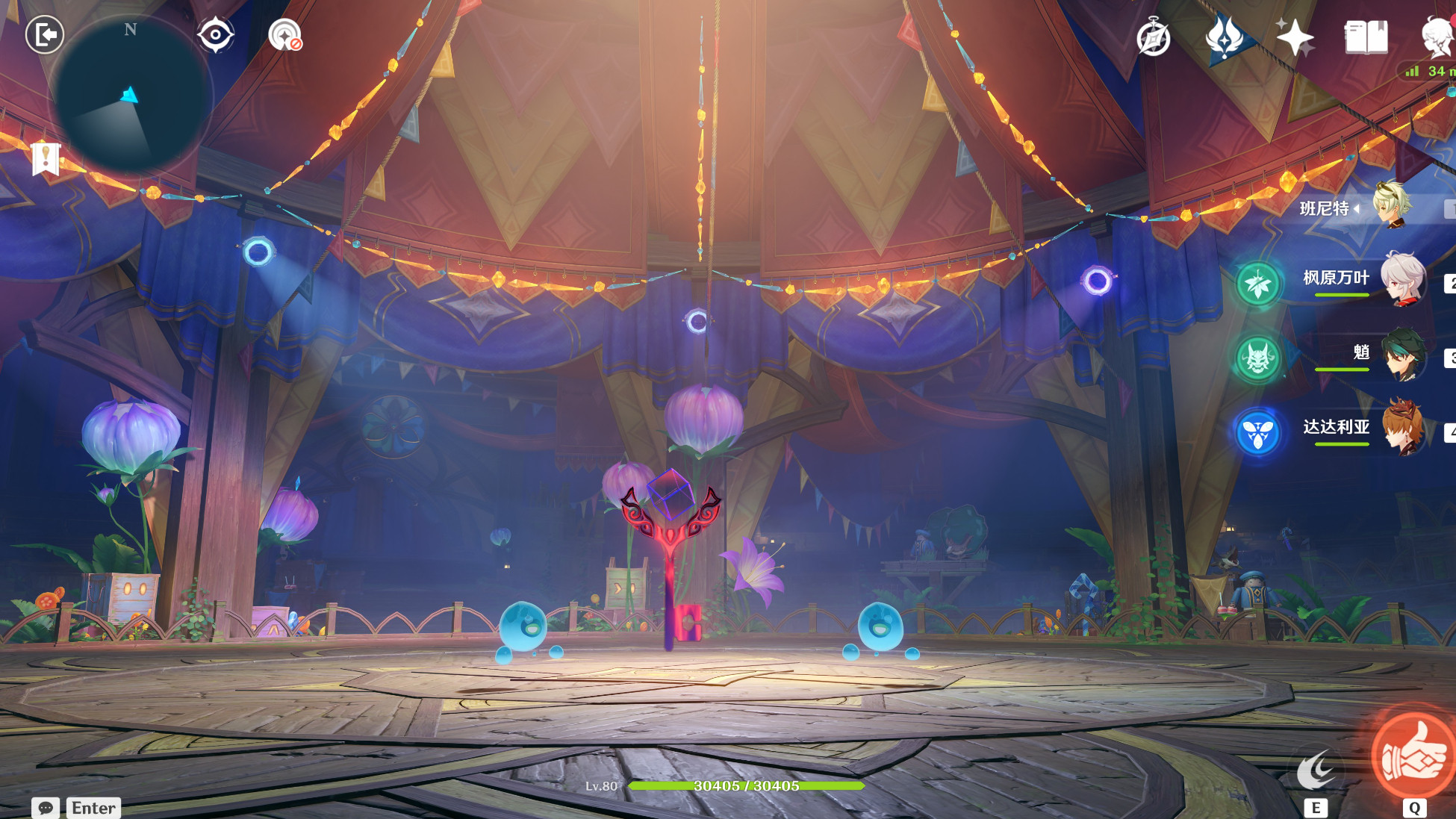Open the chat speech bubble

click(46, 808)
